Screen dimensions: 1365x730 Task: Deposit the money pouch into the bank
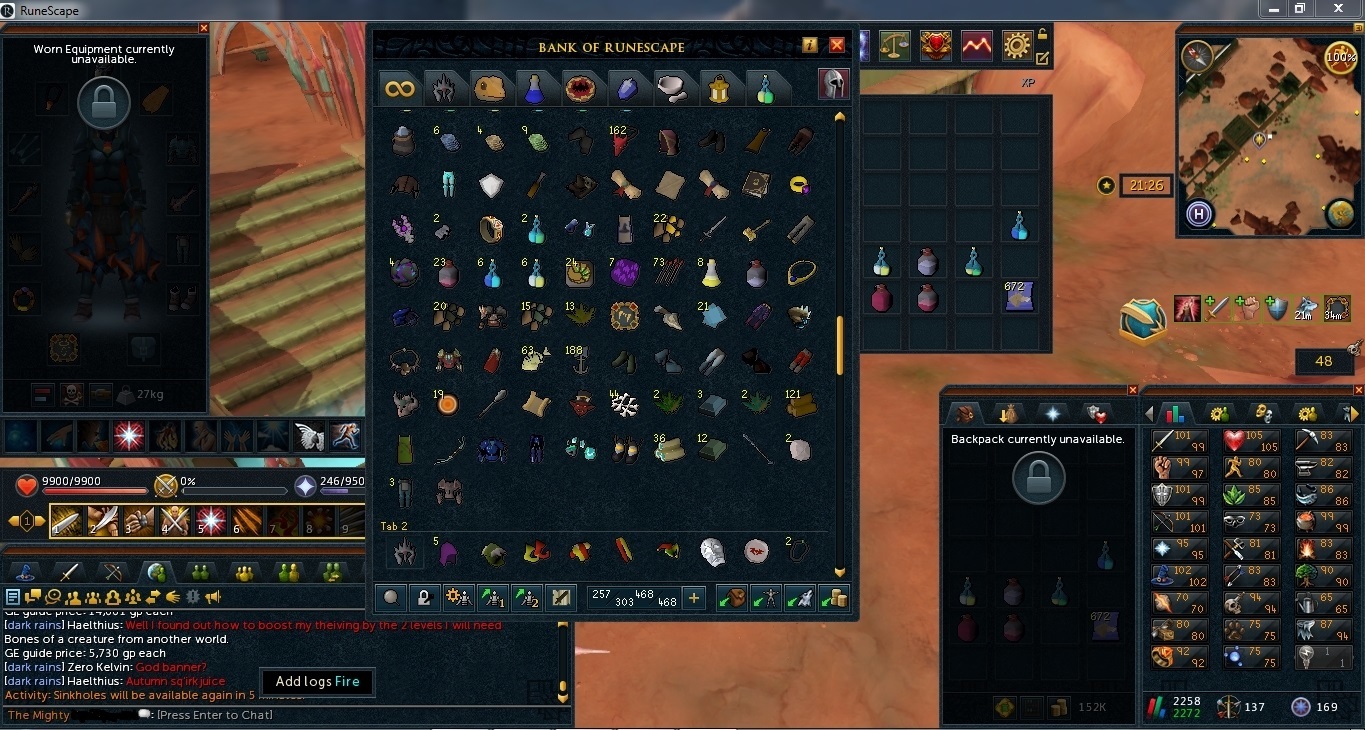834,597
